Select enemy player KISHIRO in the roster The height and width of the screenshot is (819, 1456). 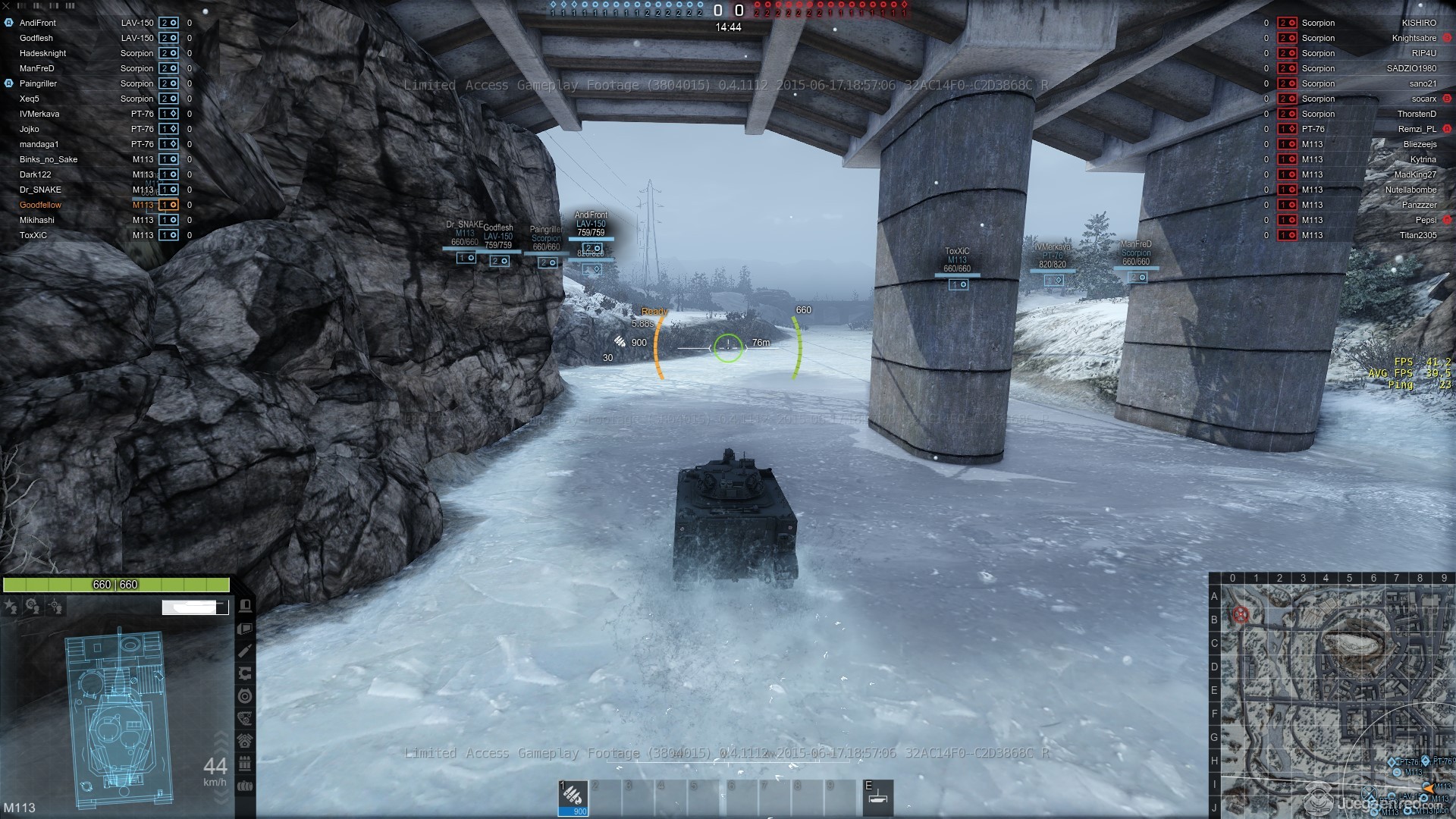(1419, 23)
